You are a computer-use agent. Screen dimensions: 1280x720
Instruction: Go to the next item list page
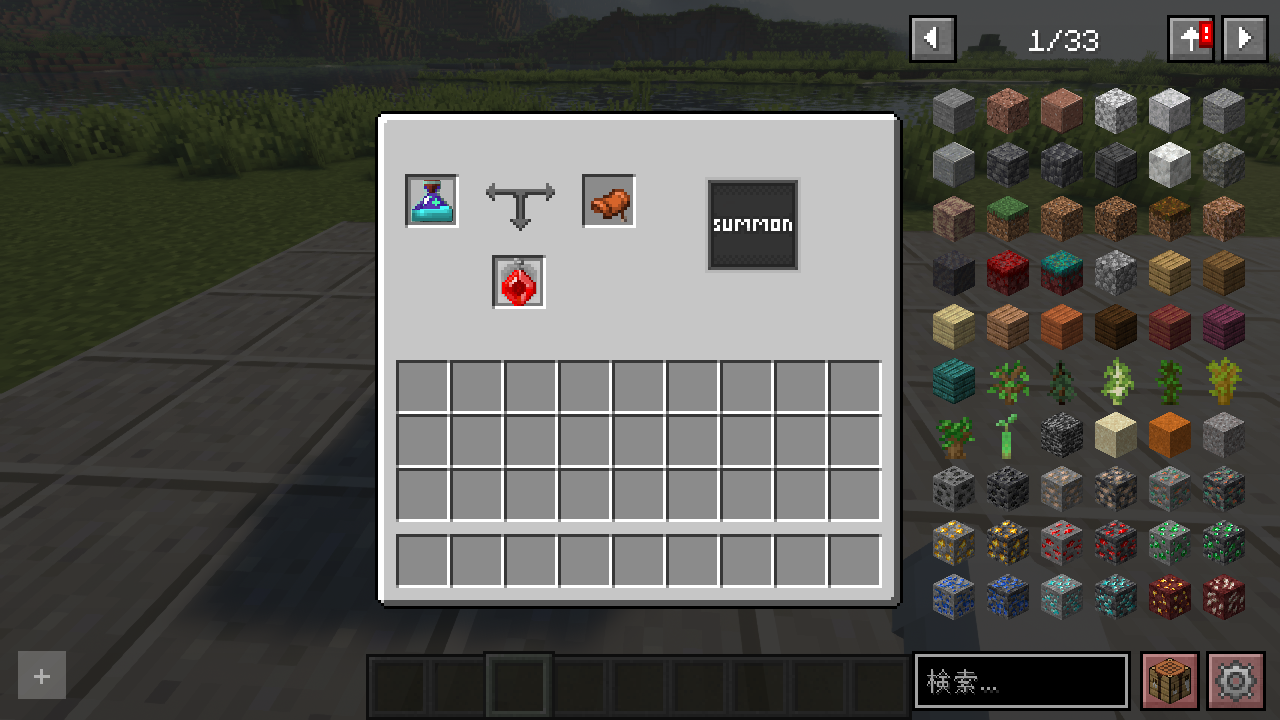tap(1244, 38)
